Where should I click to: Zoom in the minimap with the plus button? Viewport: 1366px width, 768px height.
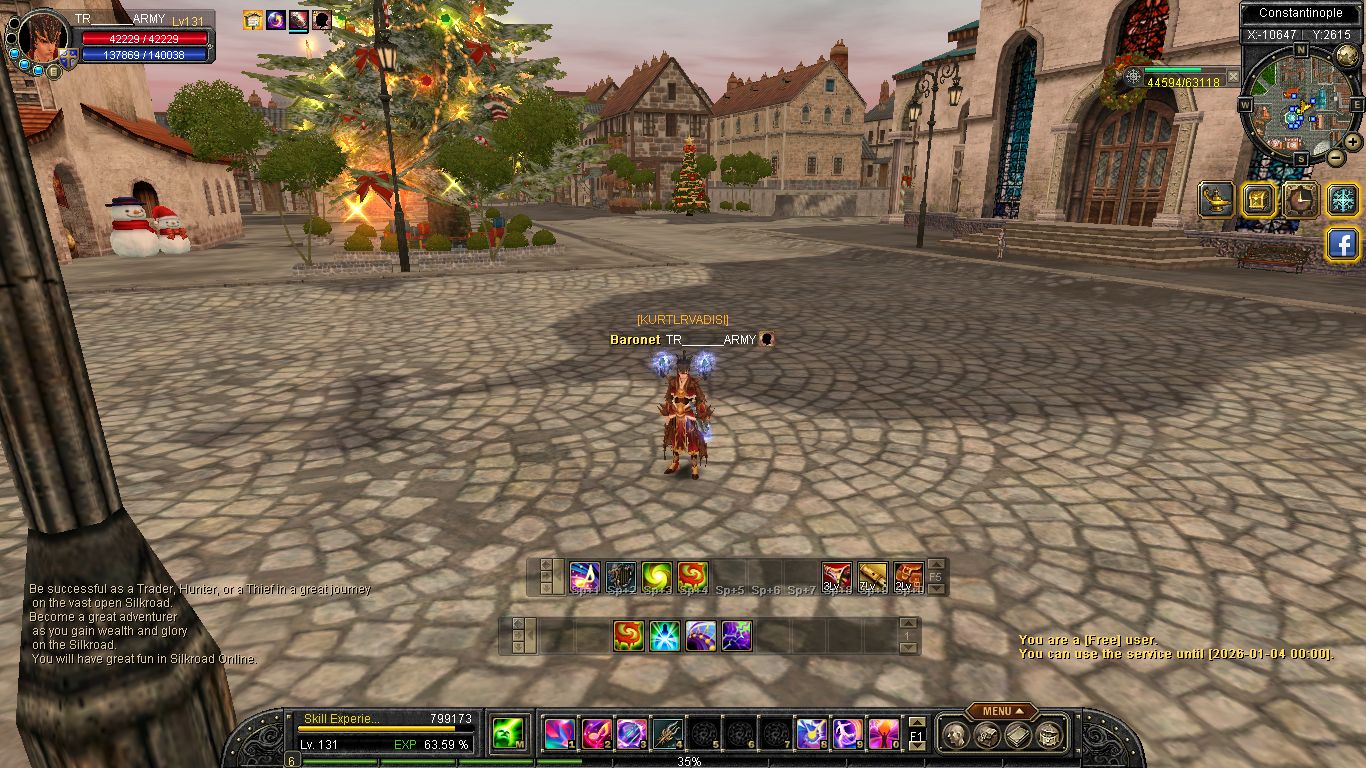[x=1352, y=142]
